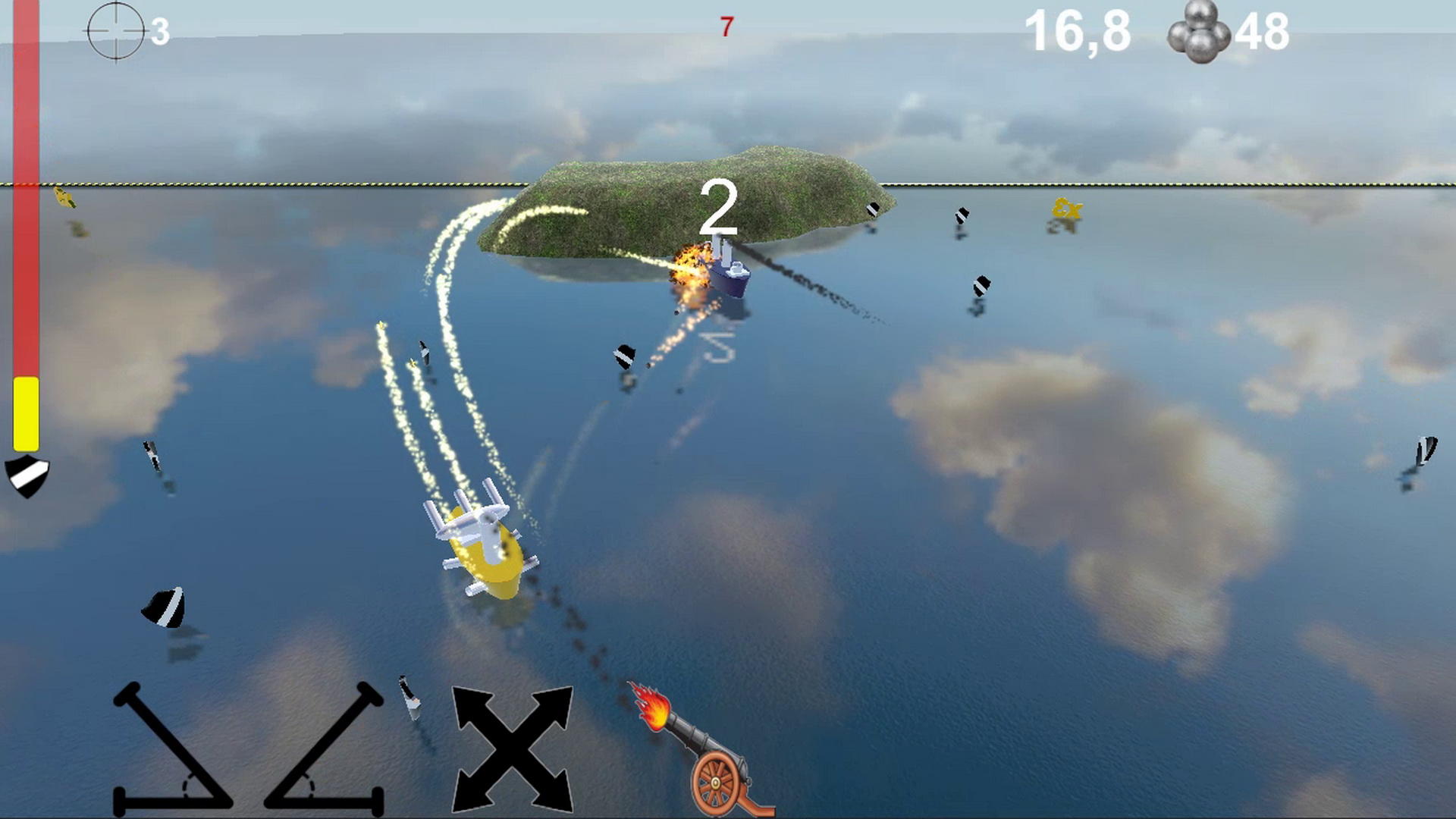1456x819 pixels.
Task: Click the burning blue ship near the island
Action: point(728,277)
